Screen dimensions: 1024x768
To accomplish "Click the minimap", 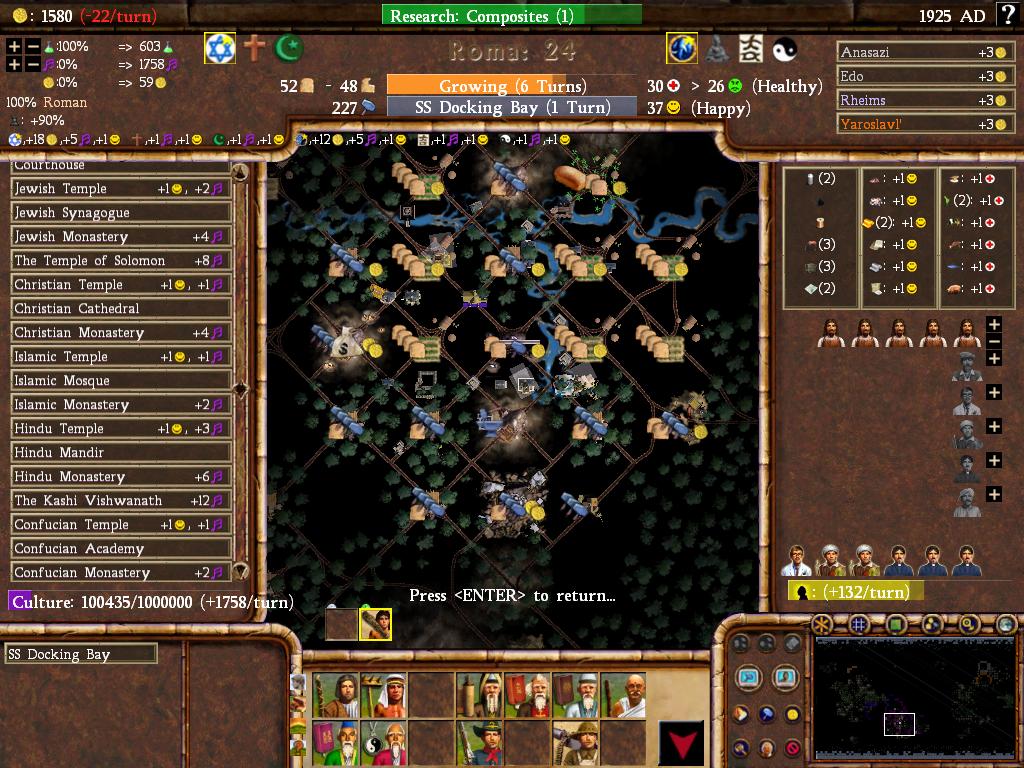I will pyautogui.click(x=898, y=697).
